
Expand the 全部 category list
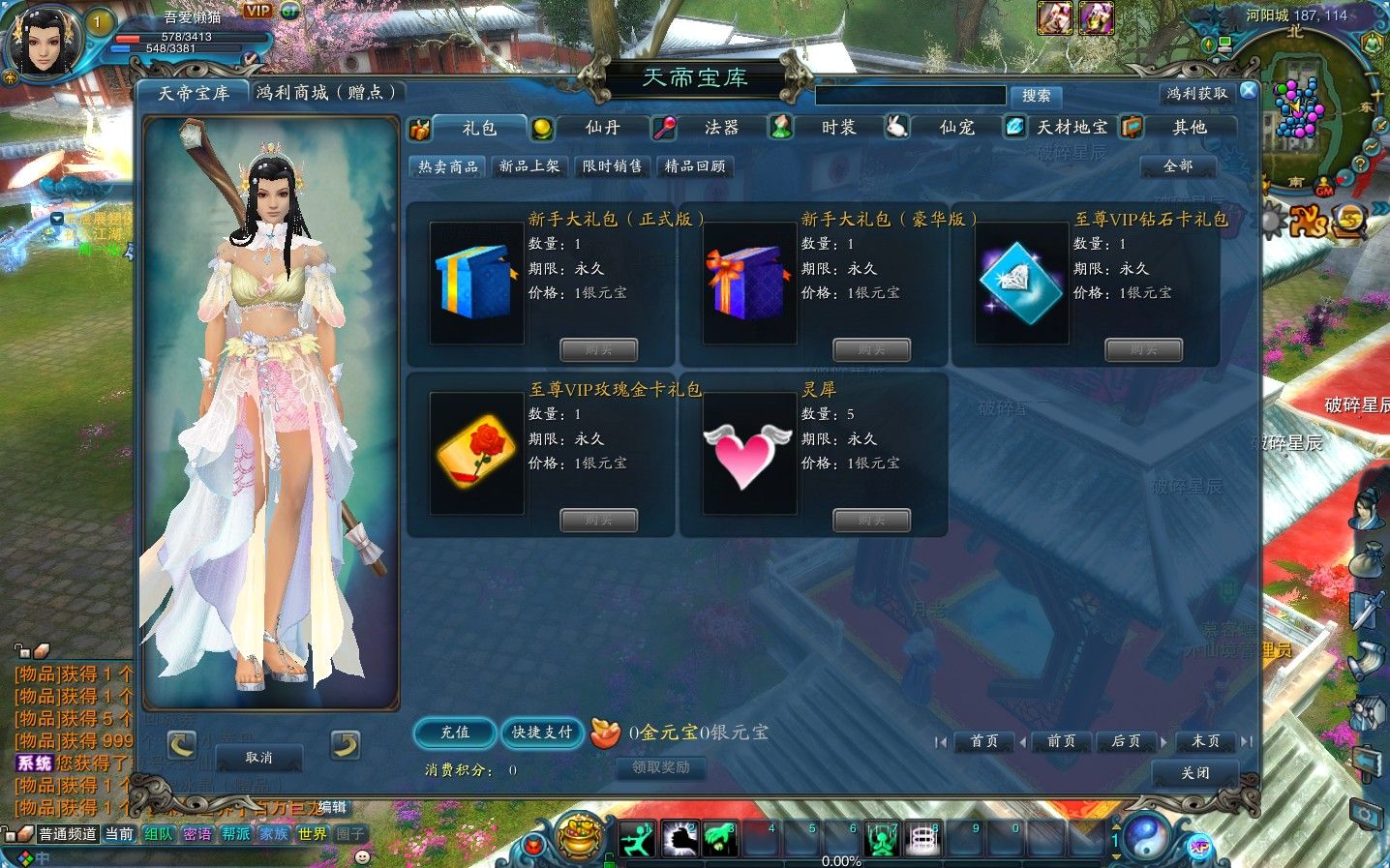point(1177,166)
